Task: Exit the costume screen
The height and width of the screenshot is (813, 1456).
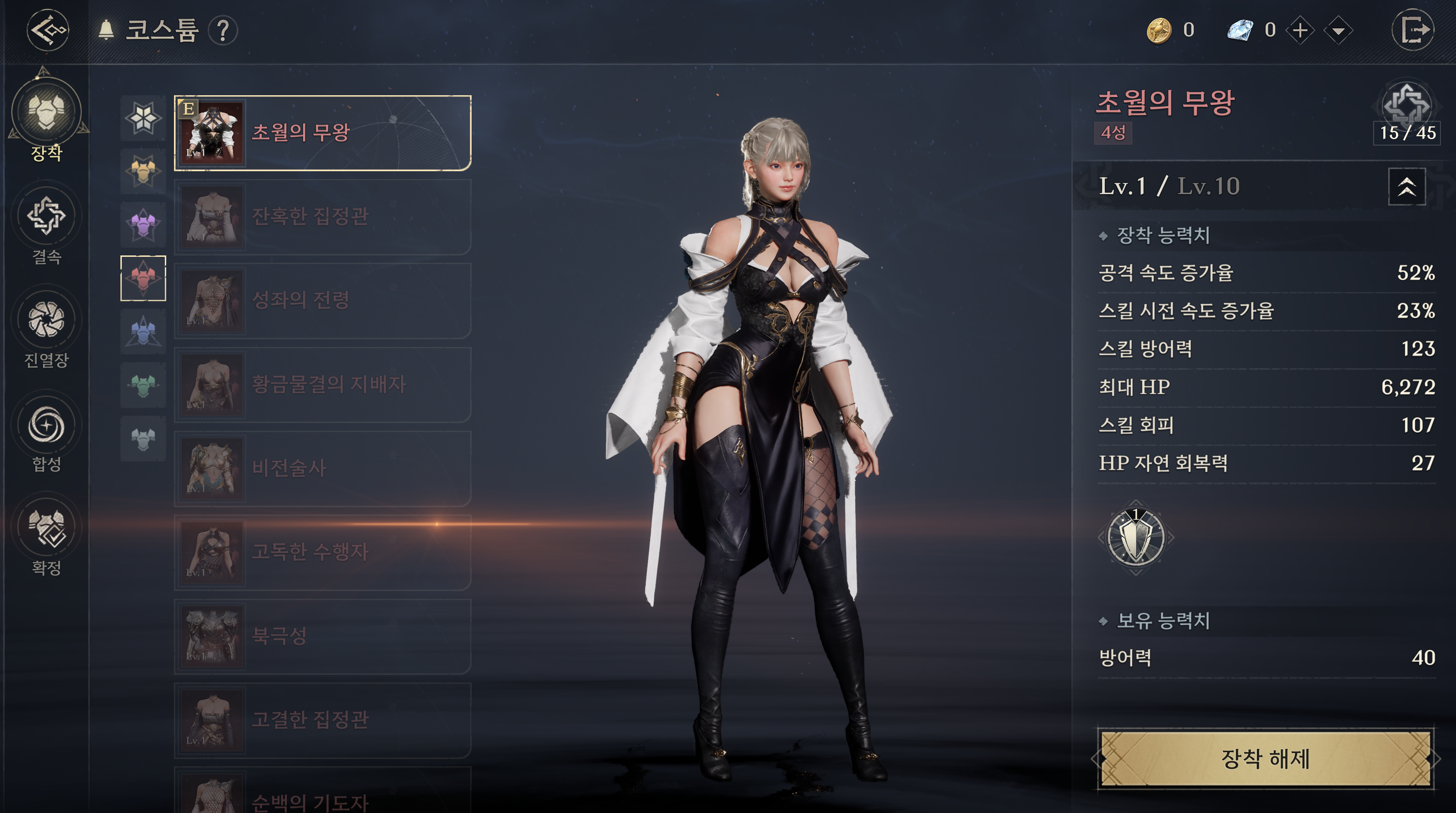Action: 1413,30
